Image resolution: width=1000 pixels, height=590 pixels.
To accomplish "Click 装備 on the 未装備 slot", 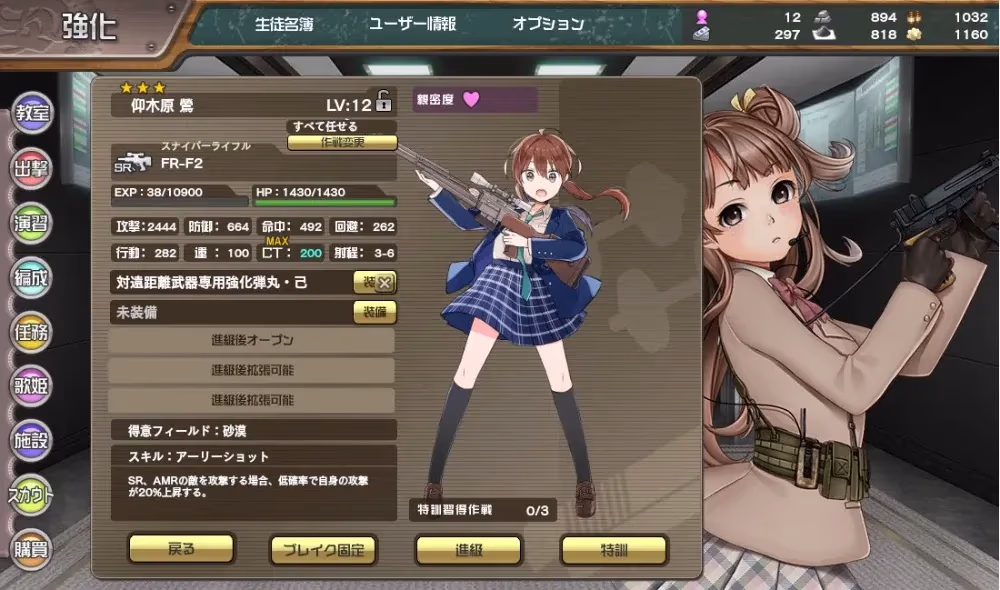I will (375, 312).
